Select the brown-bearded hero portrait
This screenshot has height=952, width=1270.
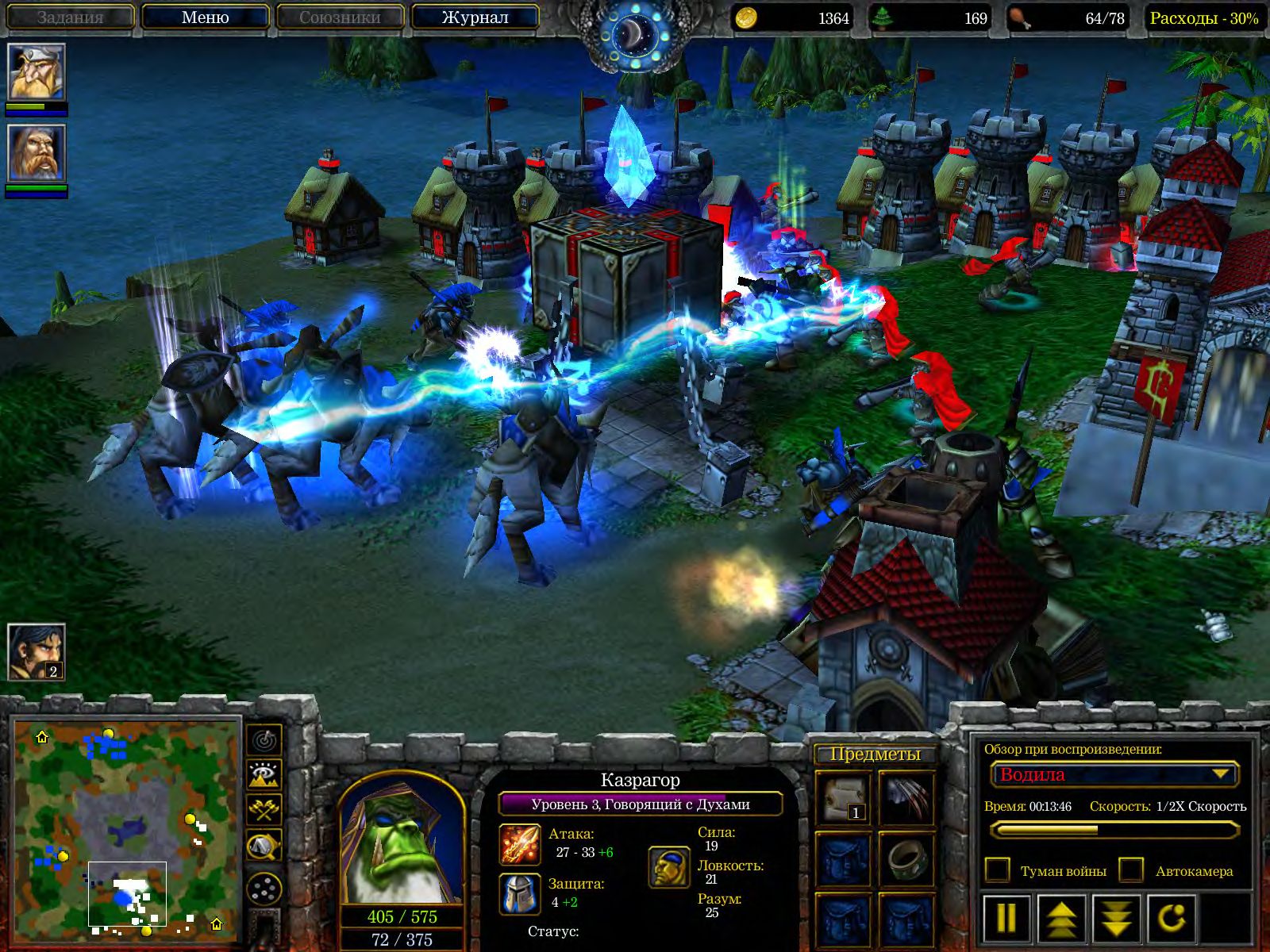tap(36, 153)
